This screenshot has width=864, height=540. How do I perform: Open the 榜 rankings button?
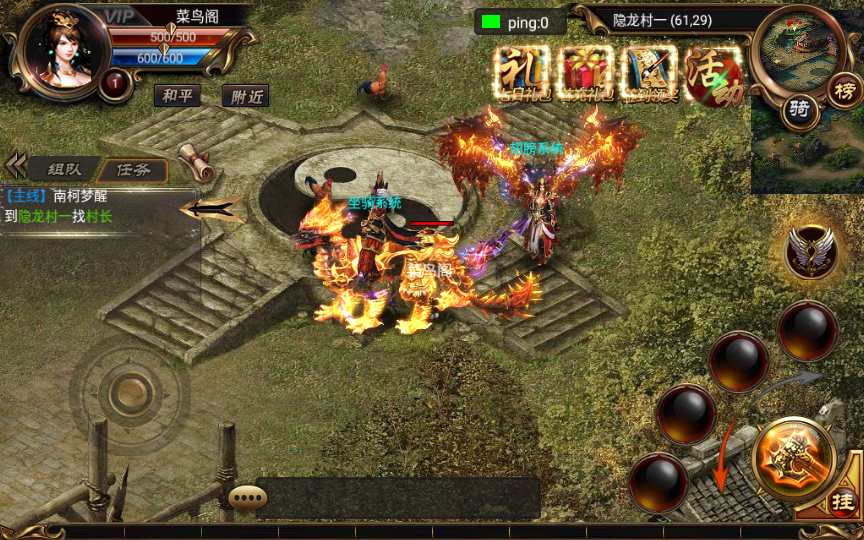843,90
